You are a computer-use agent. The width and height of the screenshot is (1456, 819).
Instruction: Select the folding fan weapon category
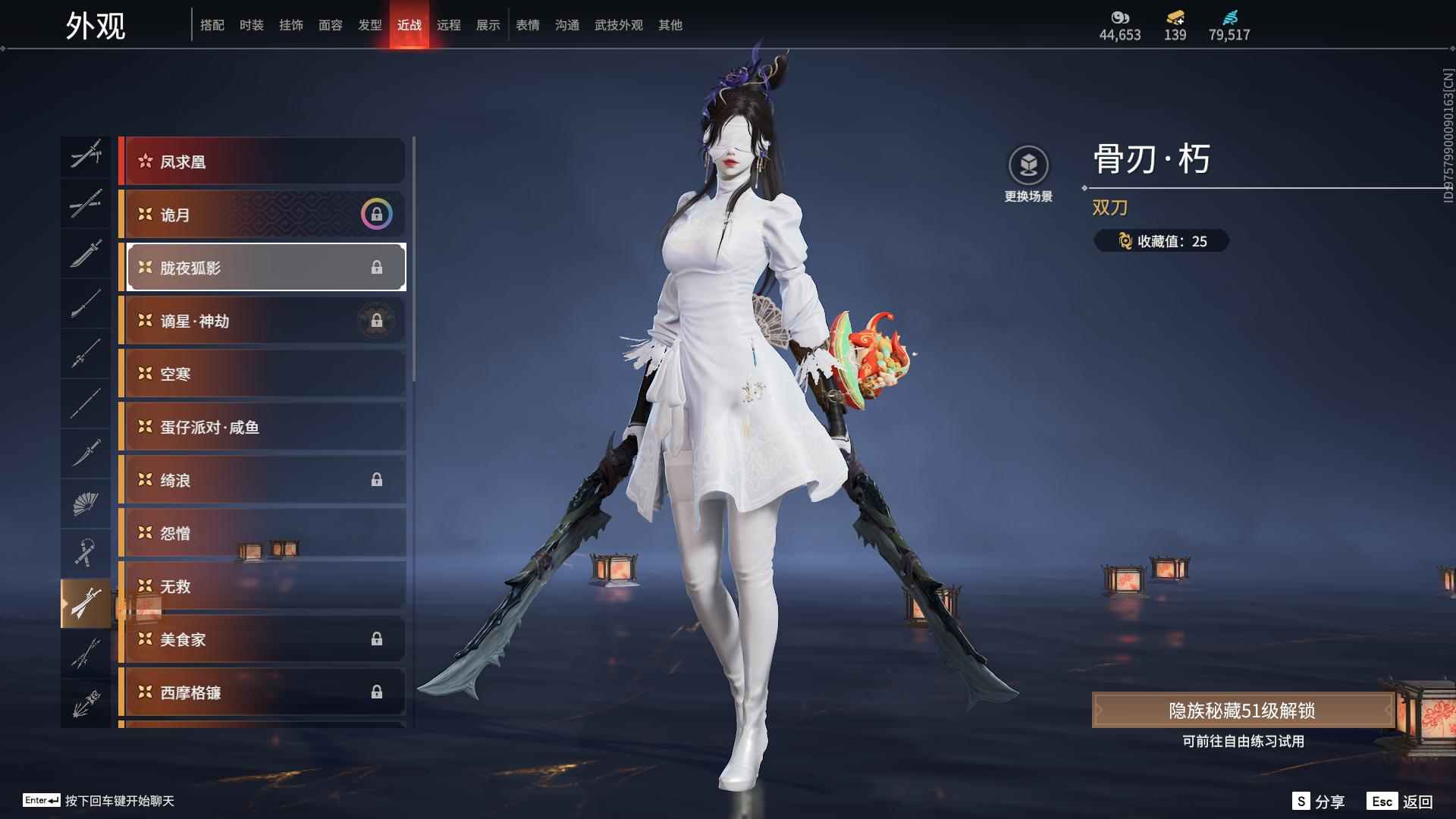click(x=85, y=503)
